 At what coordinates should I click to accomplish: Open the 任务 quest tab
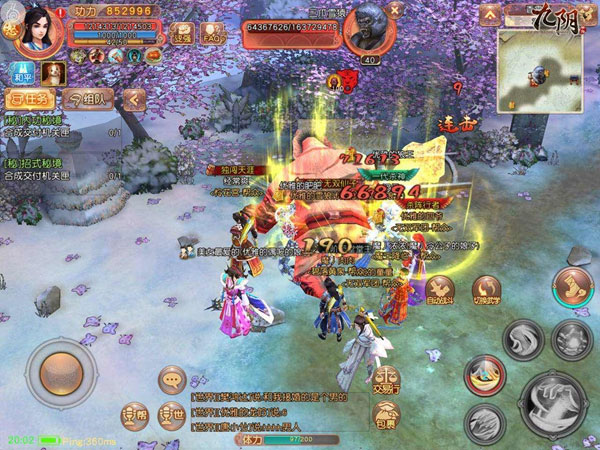point(28,99)
